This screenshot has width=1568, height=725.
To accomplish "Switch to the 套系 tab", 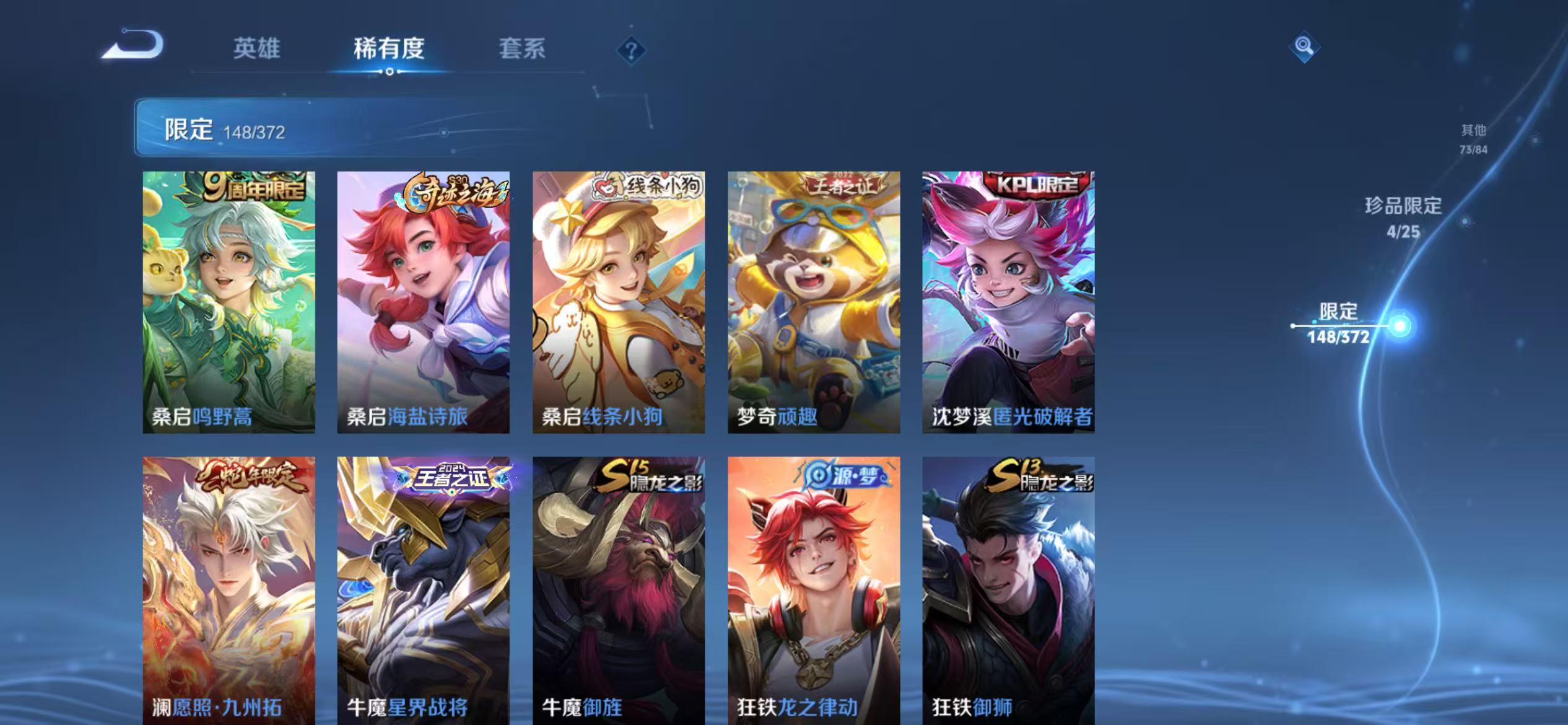I will click(x=522, y=49).
